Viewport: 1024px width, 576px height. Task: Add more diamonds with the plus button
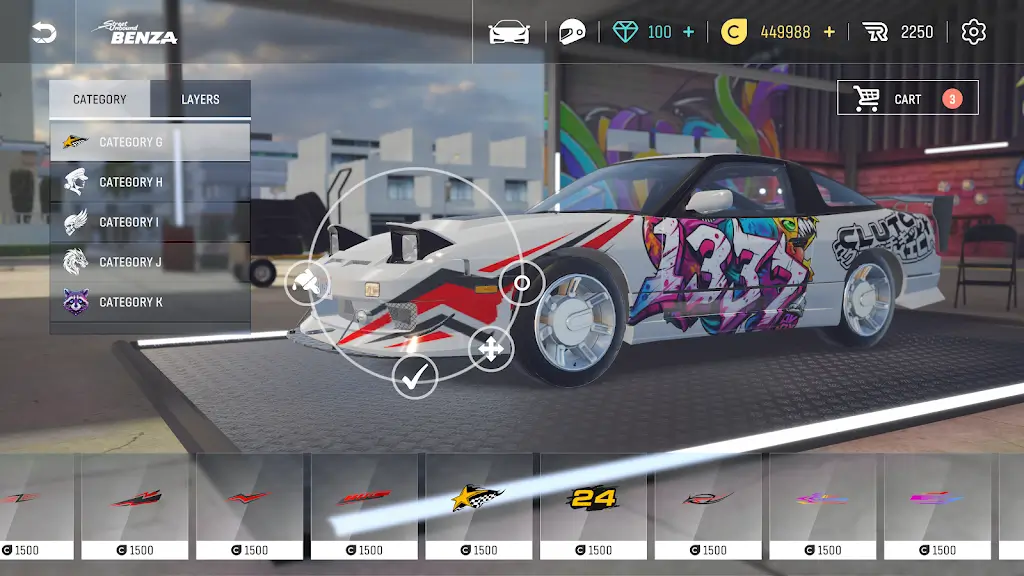[x=688, y=32]
